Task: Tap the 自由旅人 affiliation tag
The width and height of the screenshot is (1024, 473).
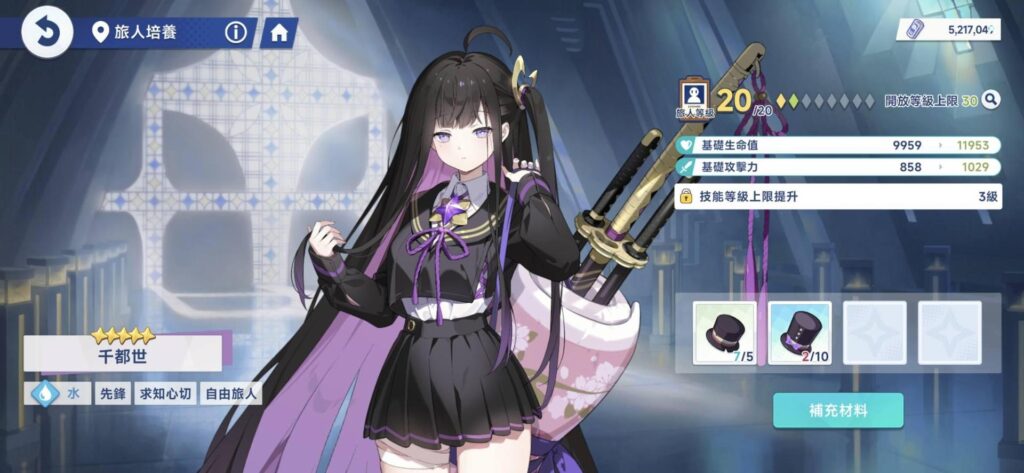Action: click(231, 393)
